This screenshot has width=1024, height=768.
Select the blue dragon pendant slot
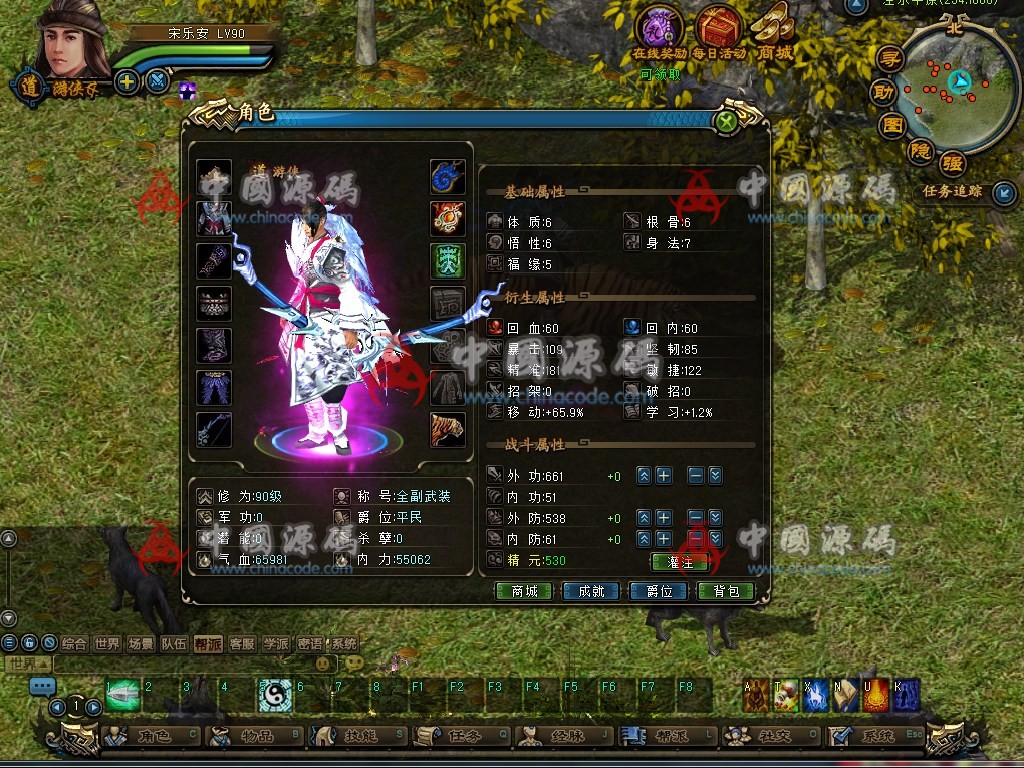point(448,177)
